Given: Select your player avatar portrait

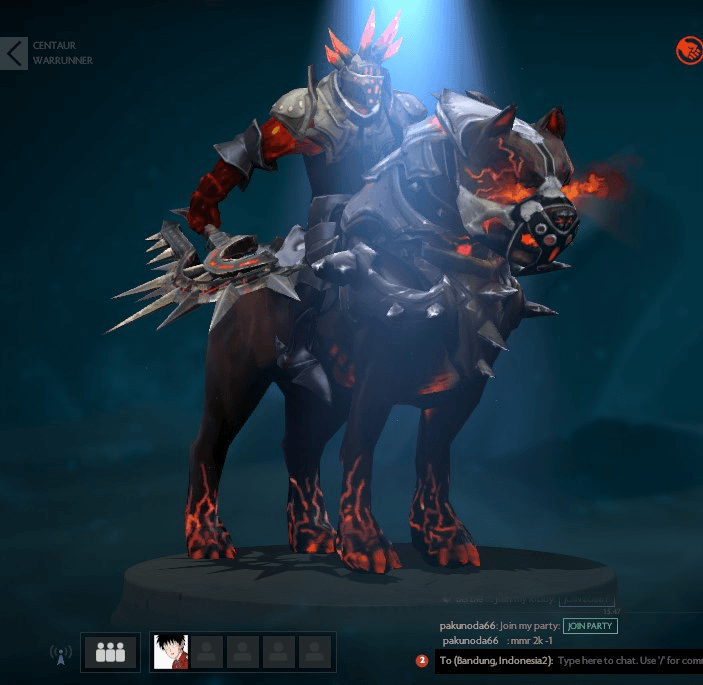Looking at the screenshot, I should click(x=171, y=652).
